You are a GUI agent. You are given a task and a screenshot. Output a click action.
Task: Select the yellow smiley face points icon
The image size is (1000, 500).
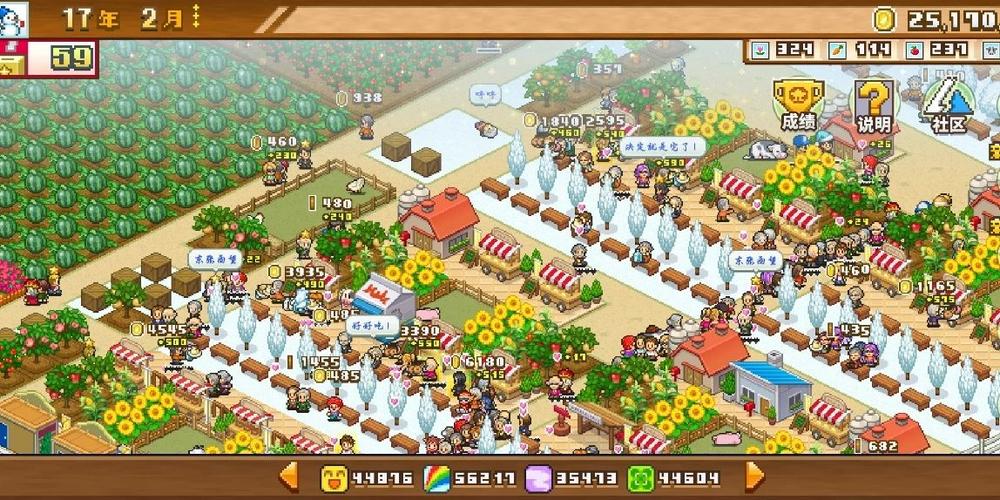coord(334,478)
